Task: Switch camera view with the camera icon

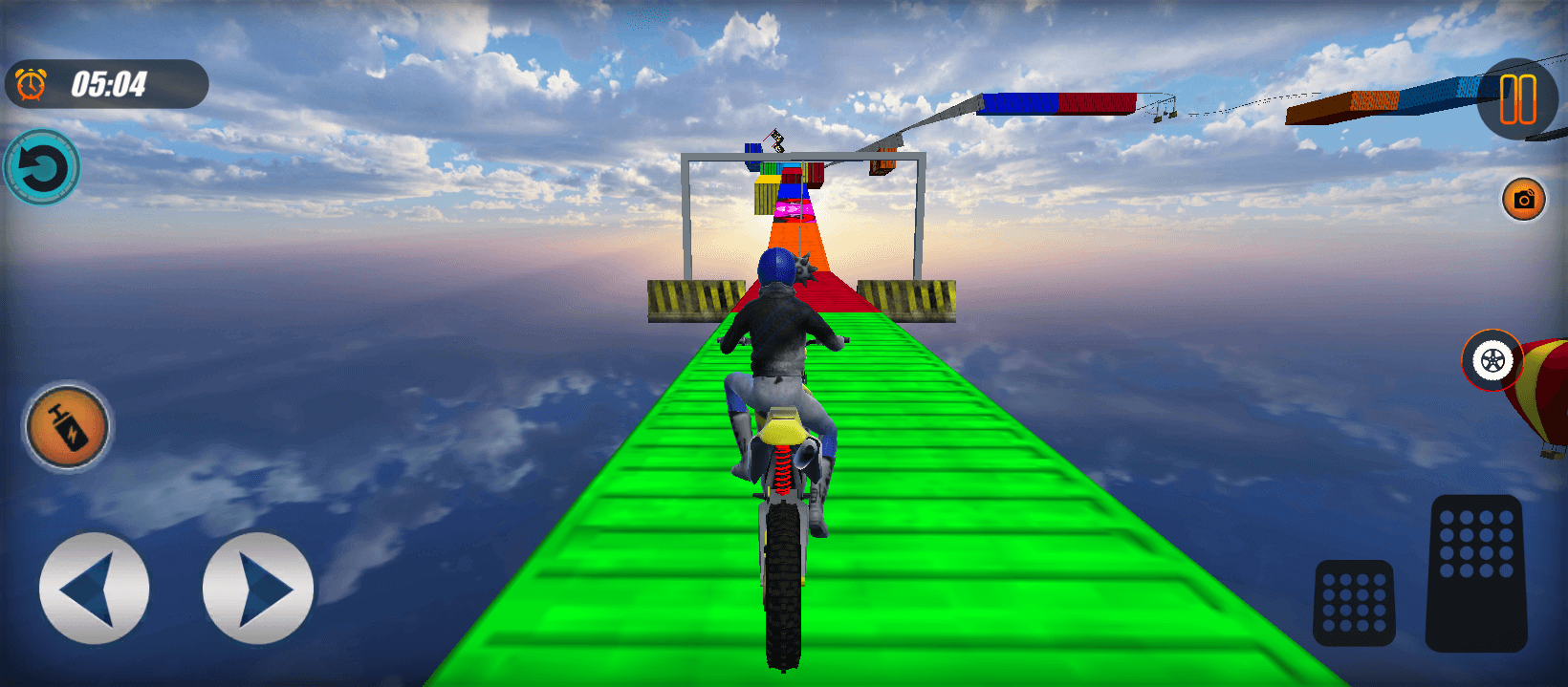Action: 1524,199
